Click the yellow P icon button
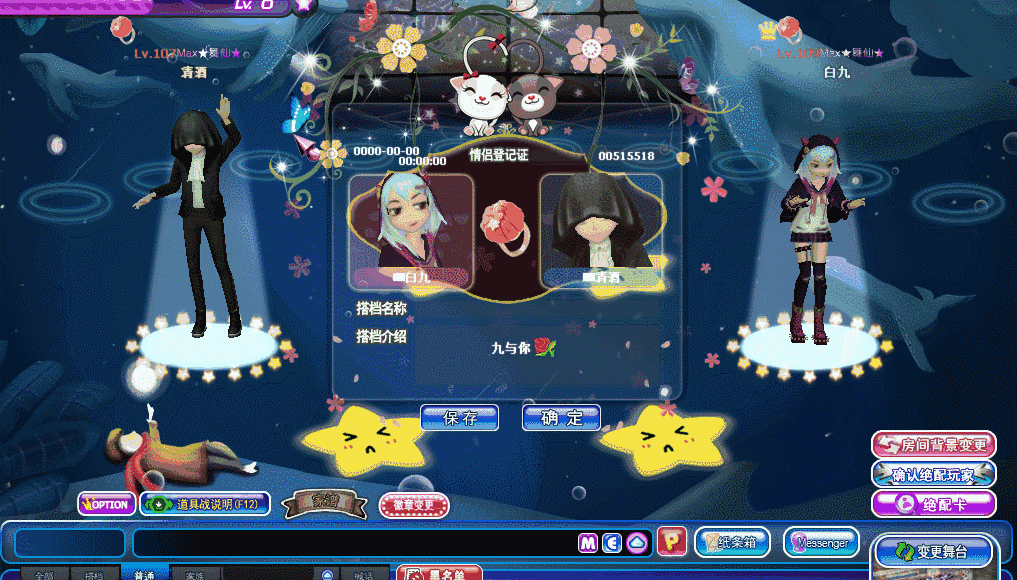The image size is (1017, 580). [672, 542]
